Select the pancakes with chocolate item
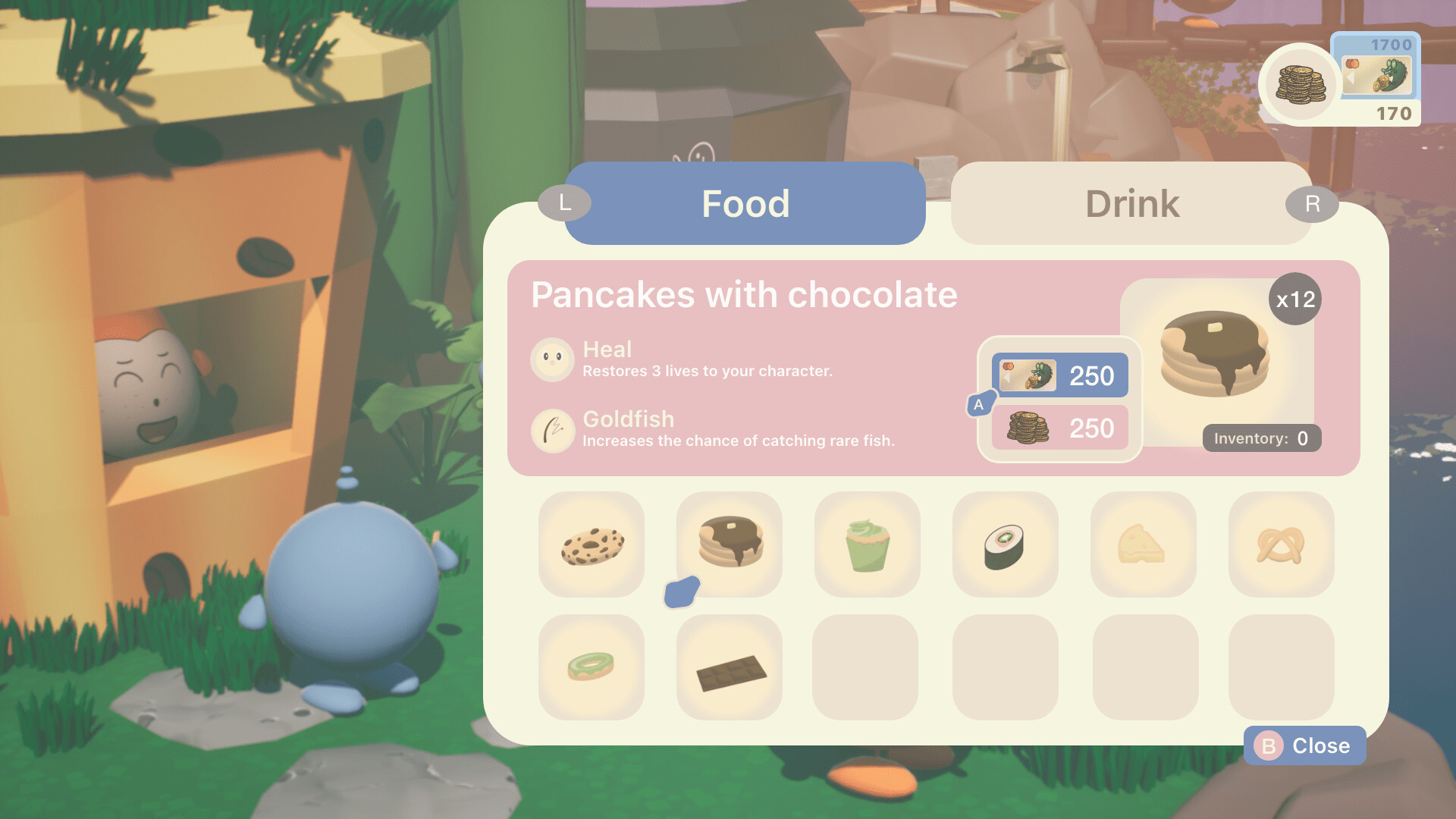The image size is (1456, 819). 730,544
